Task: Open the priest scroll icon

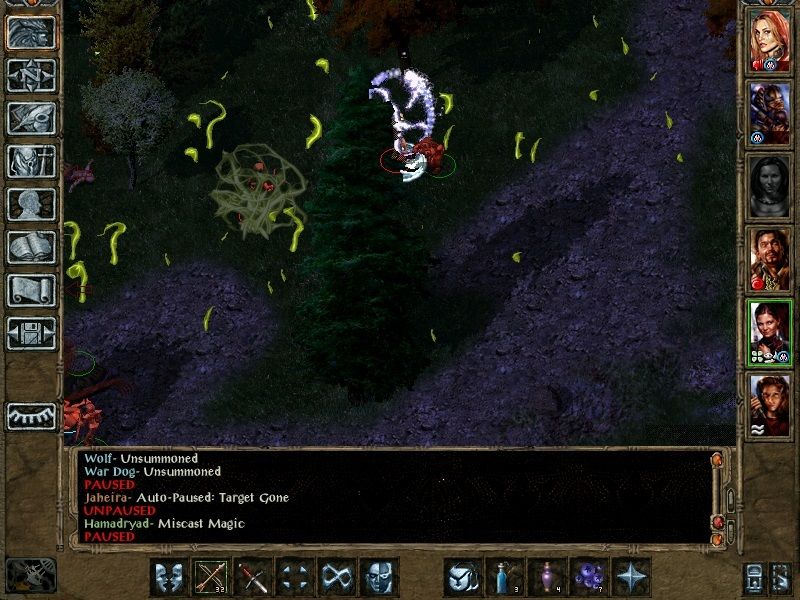Action: 31,290
